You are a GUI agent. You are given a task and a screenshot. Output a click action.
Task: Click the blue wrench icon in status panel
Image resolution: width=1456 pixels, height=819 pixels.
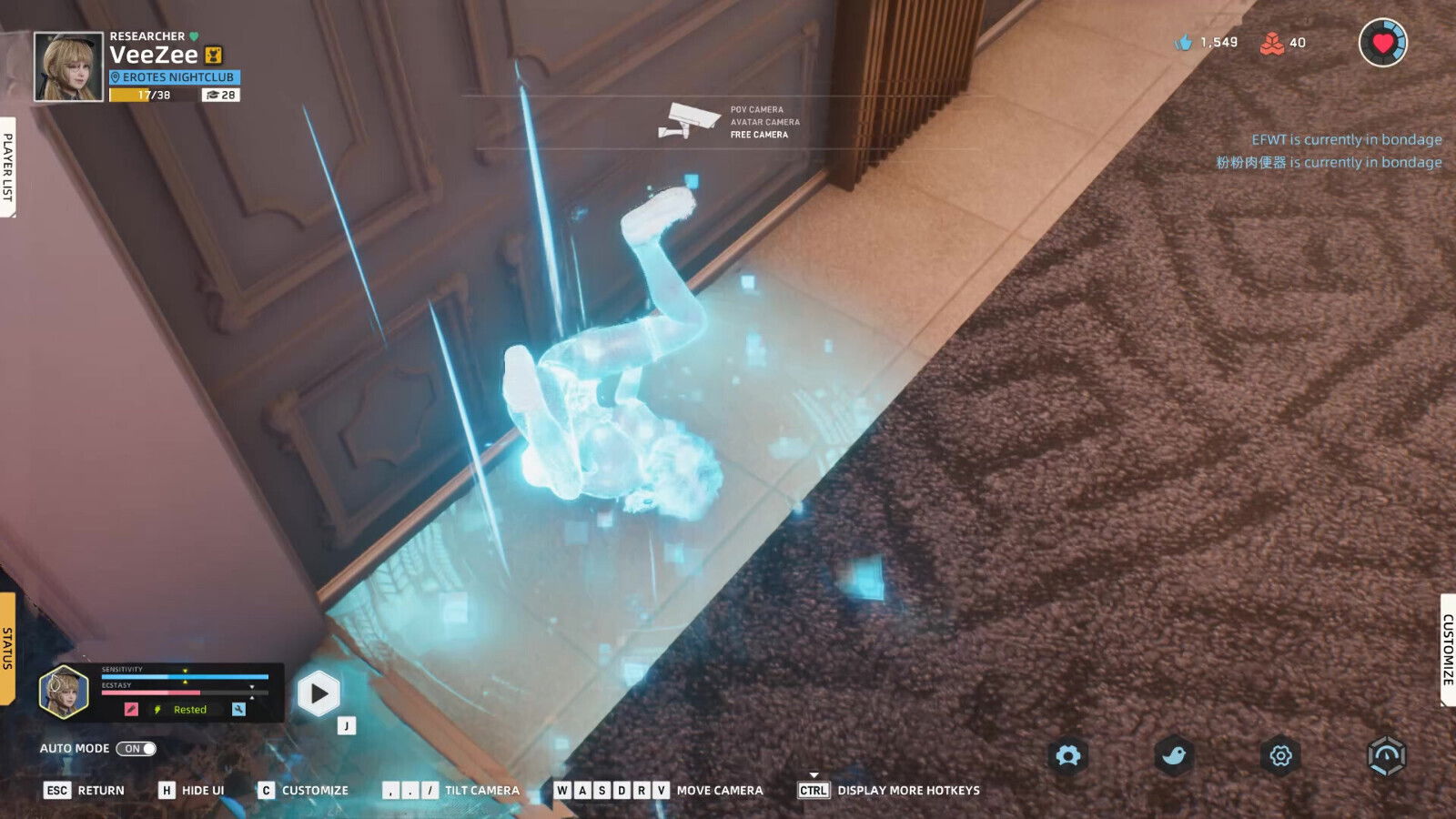click(x=238, y=710)
